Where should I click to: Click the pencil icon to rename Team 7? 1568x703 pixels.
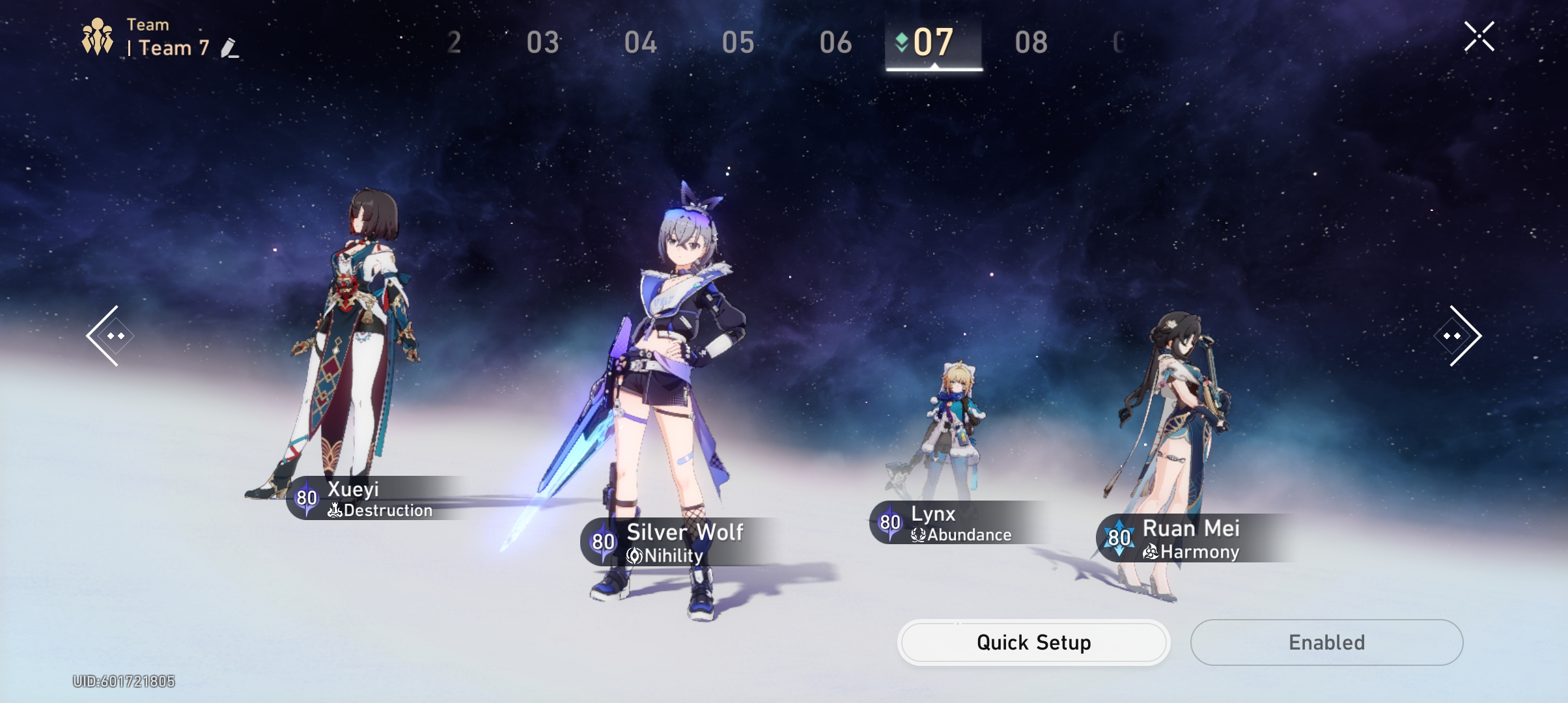pos(229,48)
